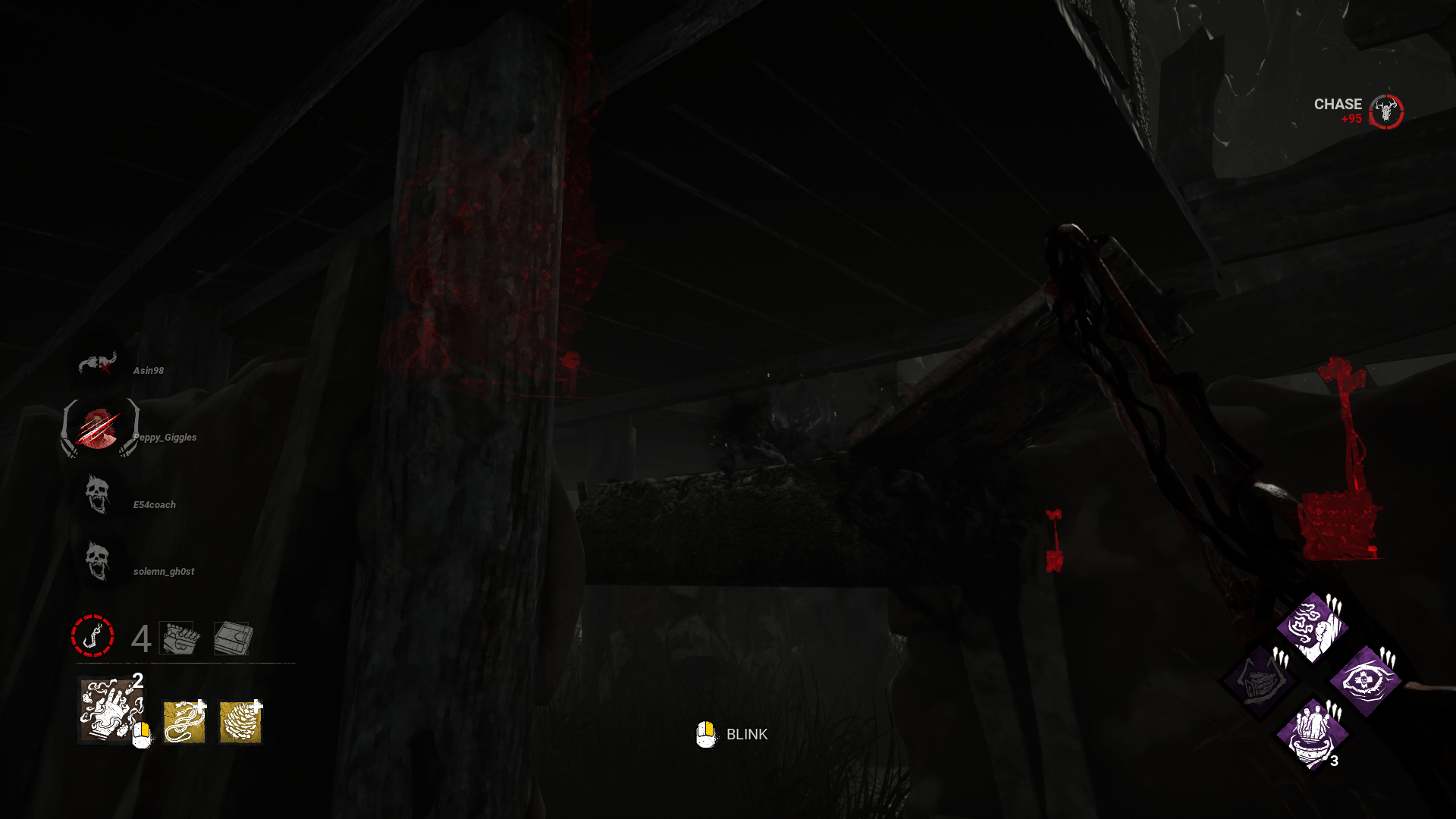Screen dimensions: 1456x819
Task: Click the bull skull emblem beside CHASE
Action: [x=1385, y=112]
